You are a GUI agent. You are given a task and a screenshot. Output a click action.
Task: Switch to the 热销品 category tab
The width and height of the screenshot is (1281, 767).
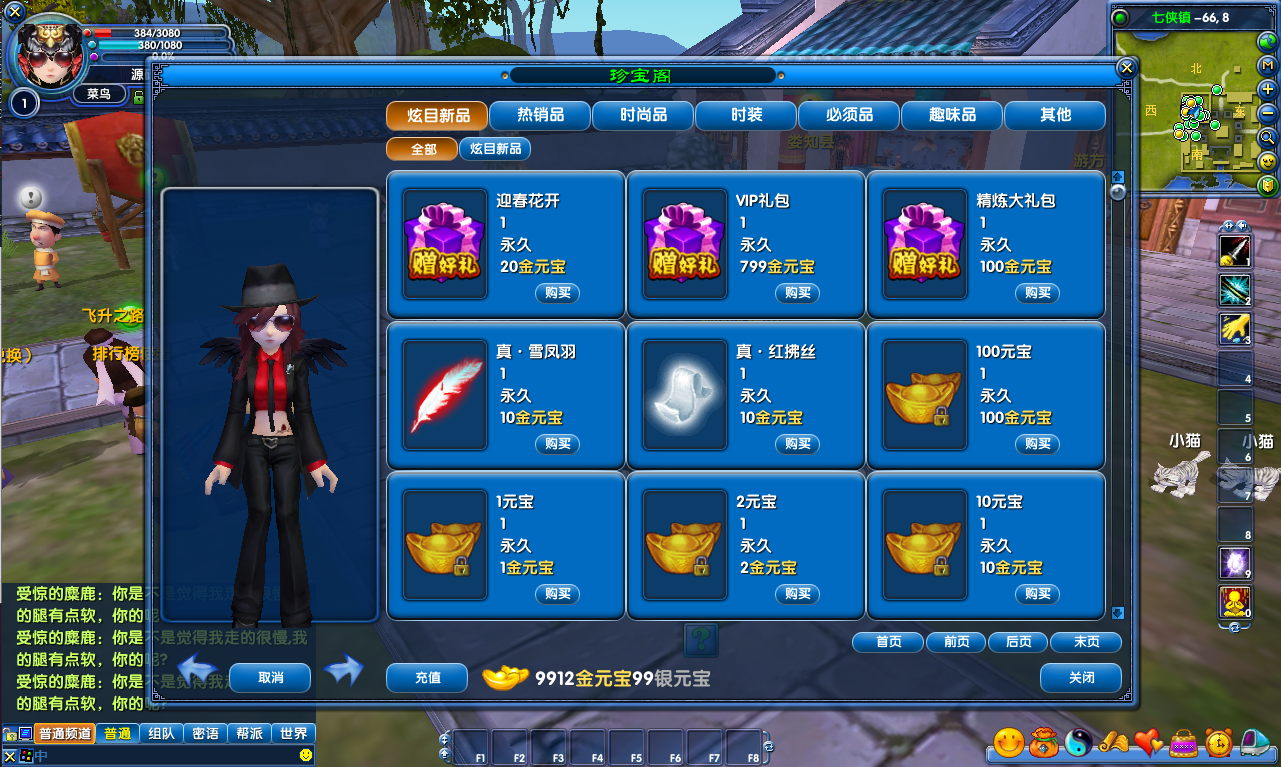(540, 115)
